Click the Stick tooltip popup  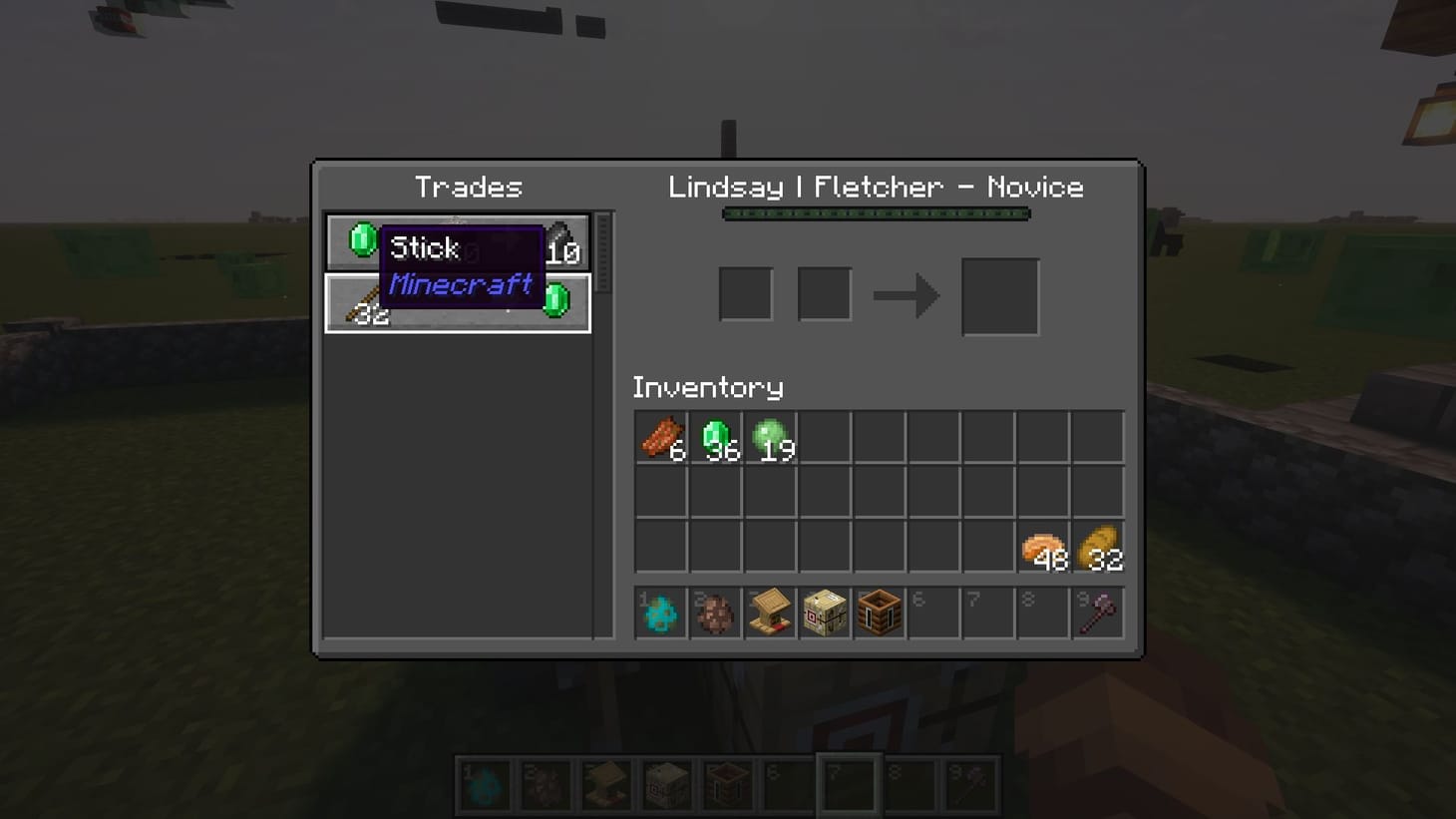pyautogui.click(x=461, y=266)
